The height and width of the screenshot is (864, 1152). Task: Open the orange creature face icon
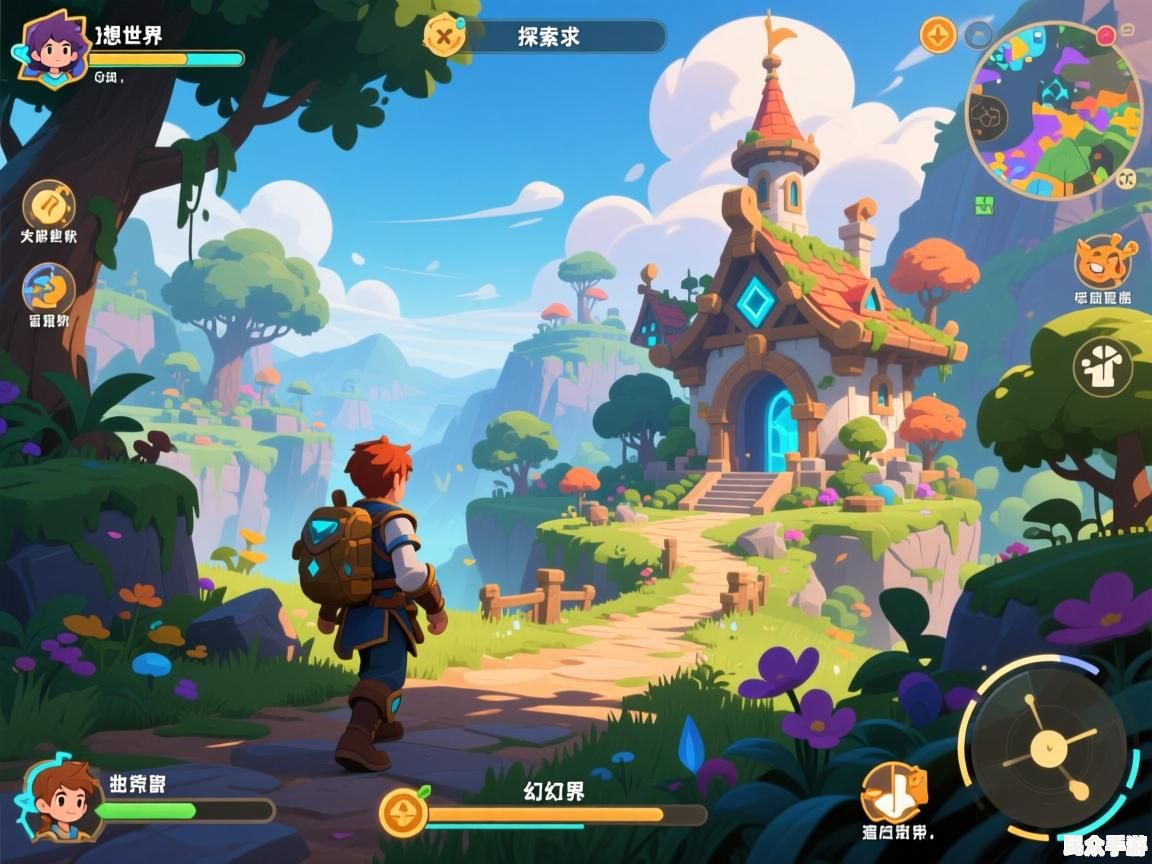click(1103, 261)
